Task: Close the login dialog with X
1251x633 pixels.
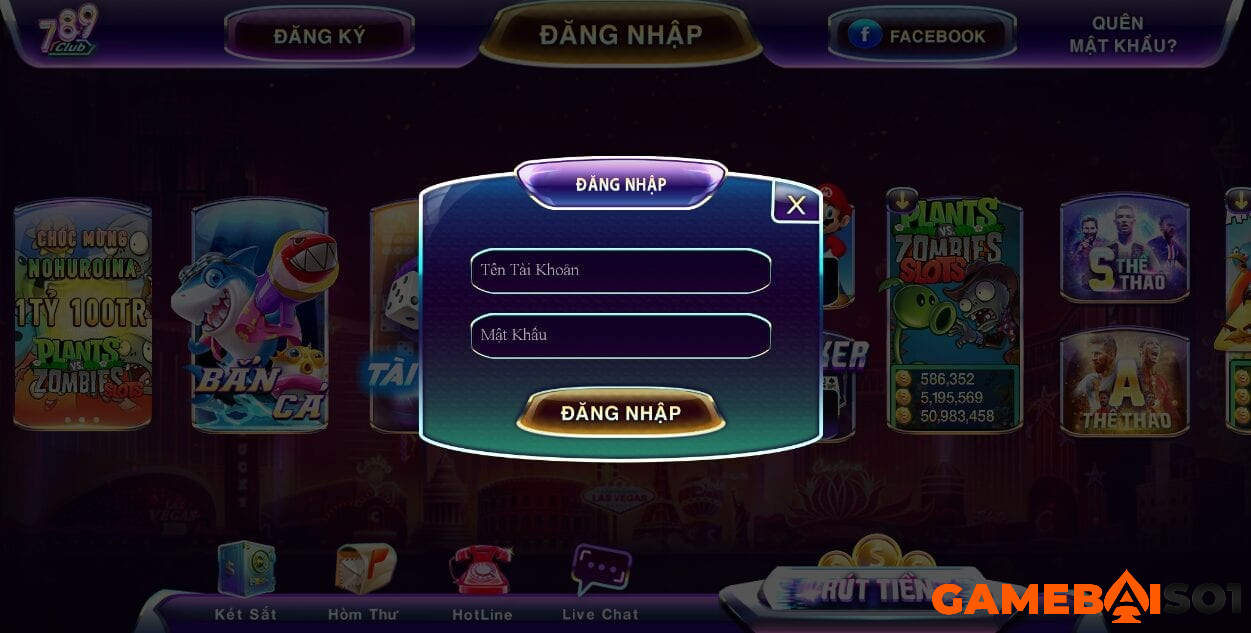Action: (796, 205)
